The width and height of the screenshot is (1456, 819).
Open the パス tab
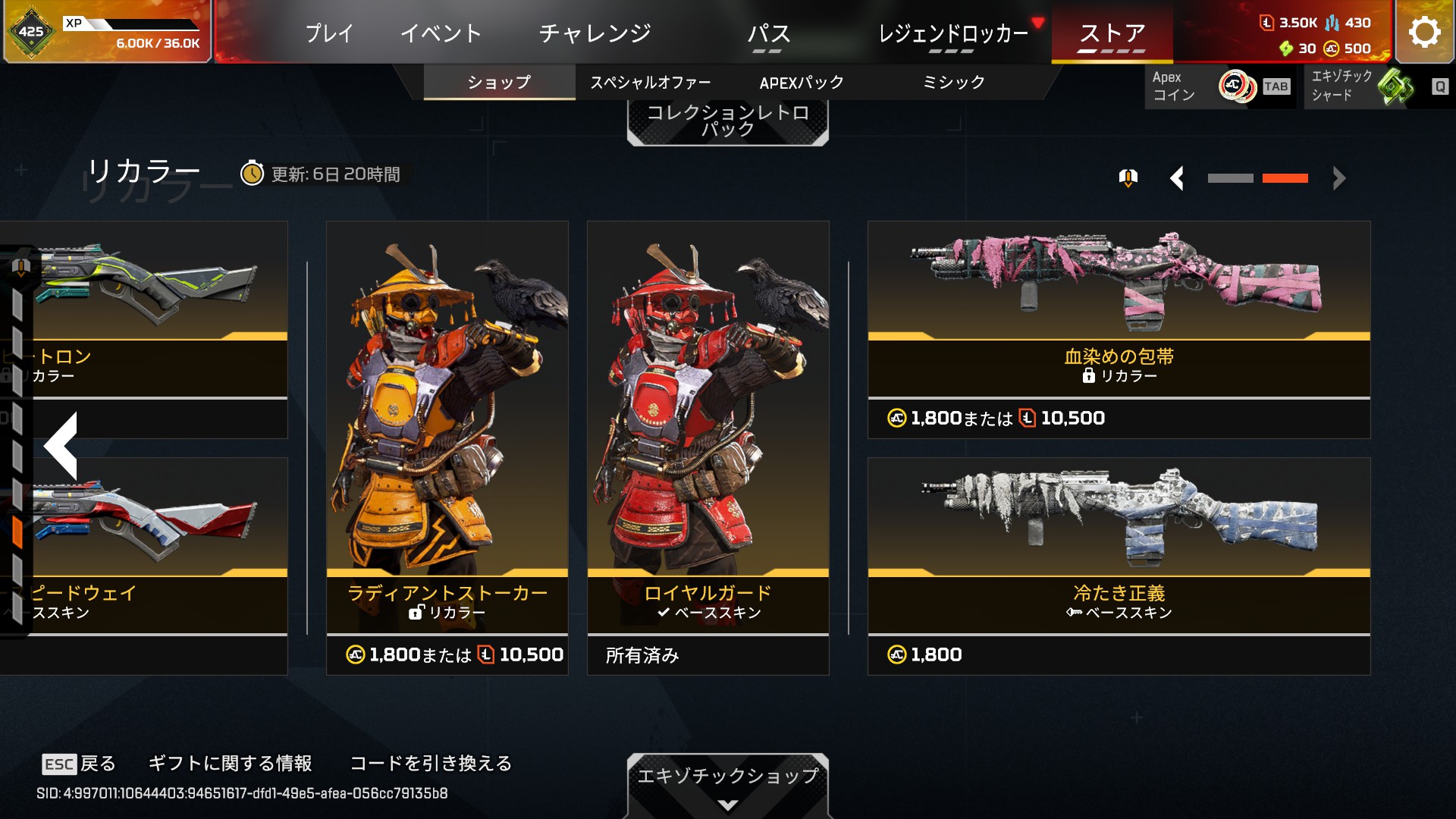[768, 33]
